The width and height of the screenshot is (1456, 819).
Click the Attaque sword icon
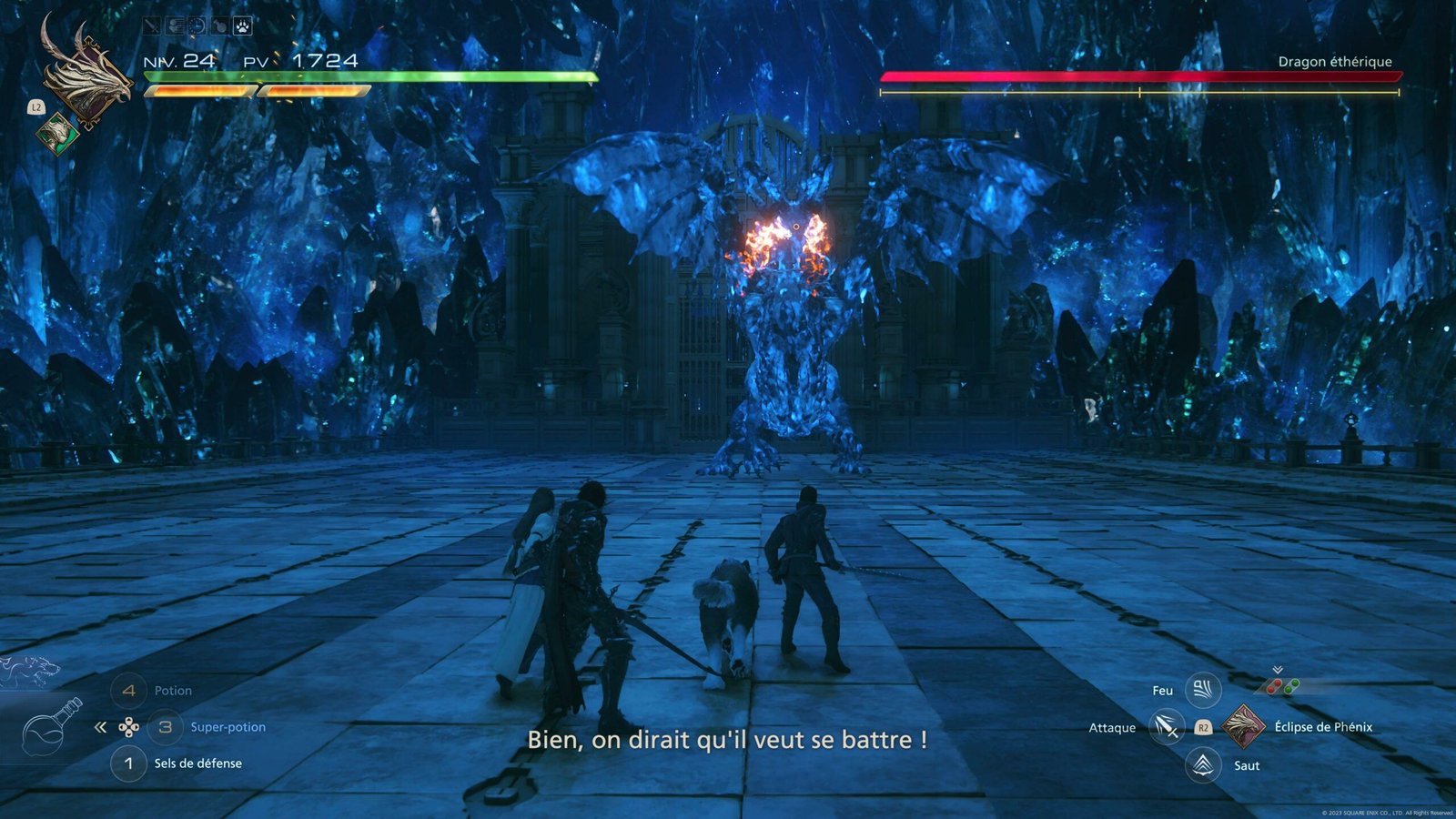(1166, 727)
